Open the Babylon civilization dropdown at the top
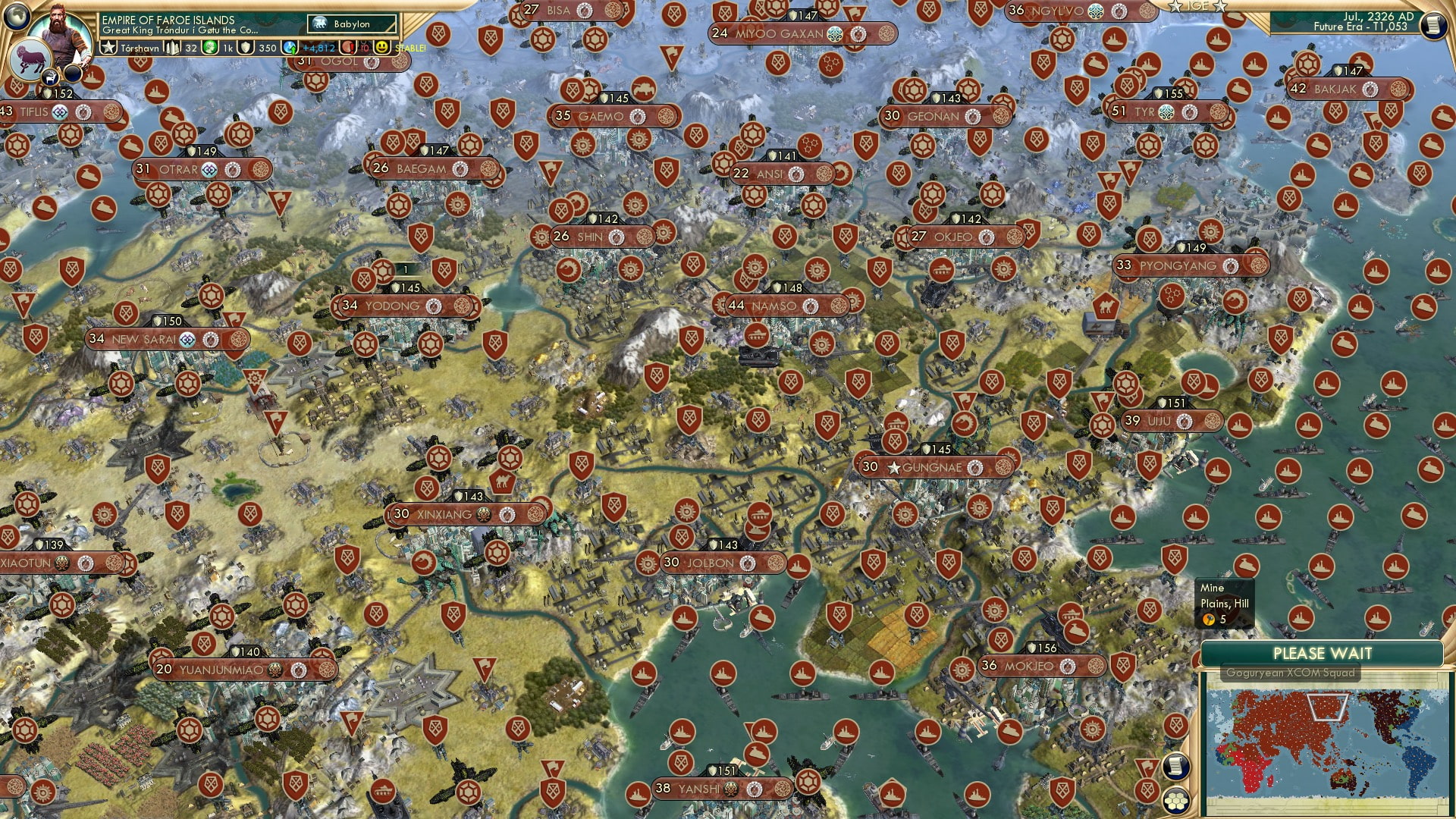Image resolution: width=1456 pixels, height=819 pixels. point(350,24)
